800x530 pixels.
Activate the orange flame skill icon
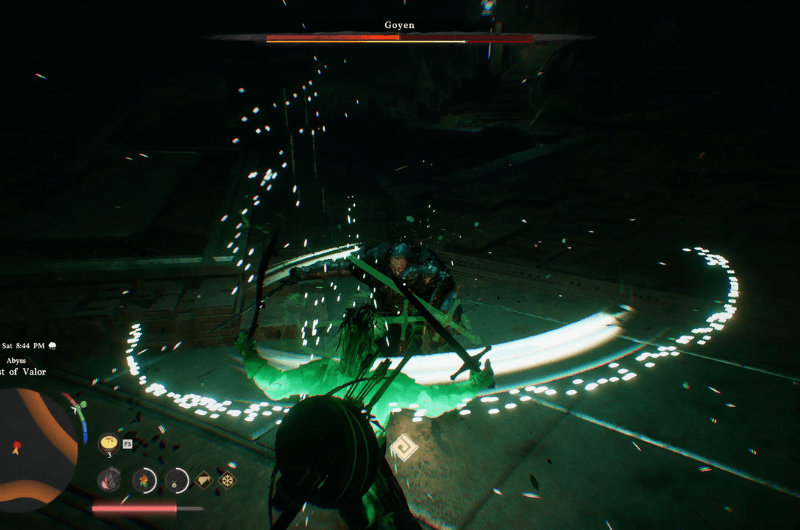pos(144,480)
